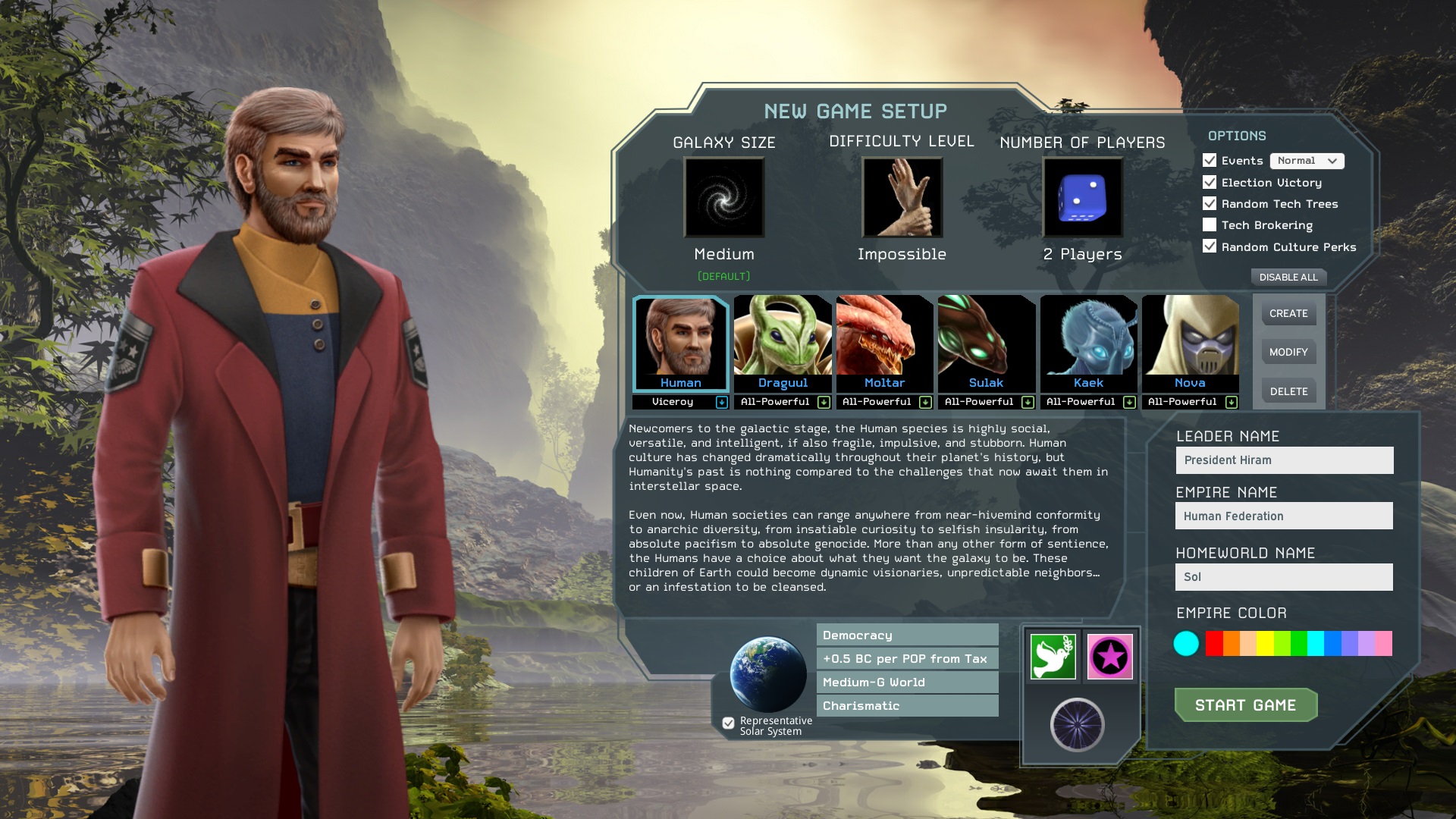
Task: Uncheck Election Victory option
Action: click(1210, 183)
